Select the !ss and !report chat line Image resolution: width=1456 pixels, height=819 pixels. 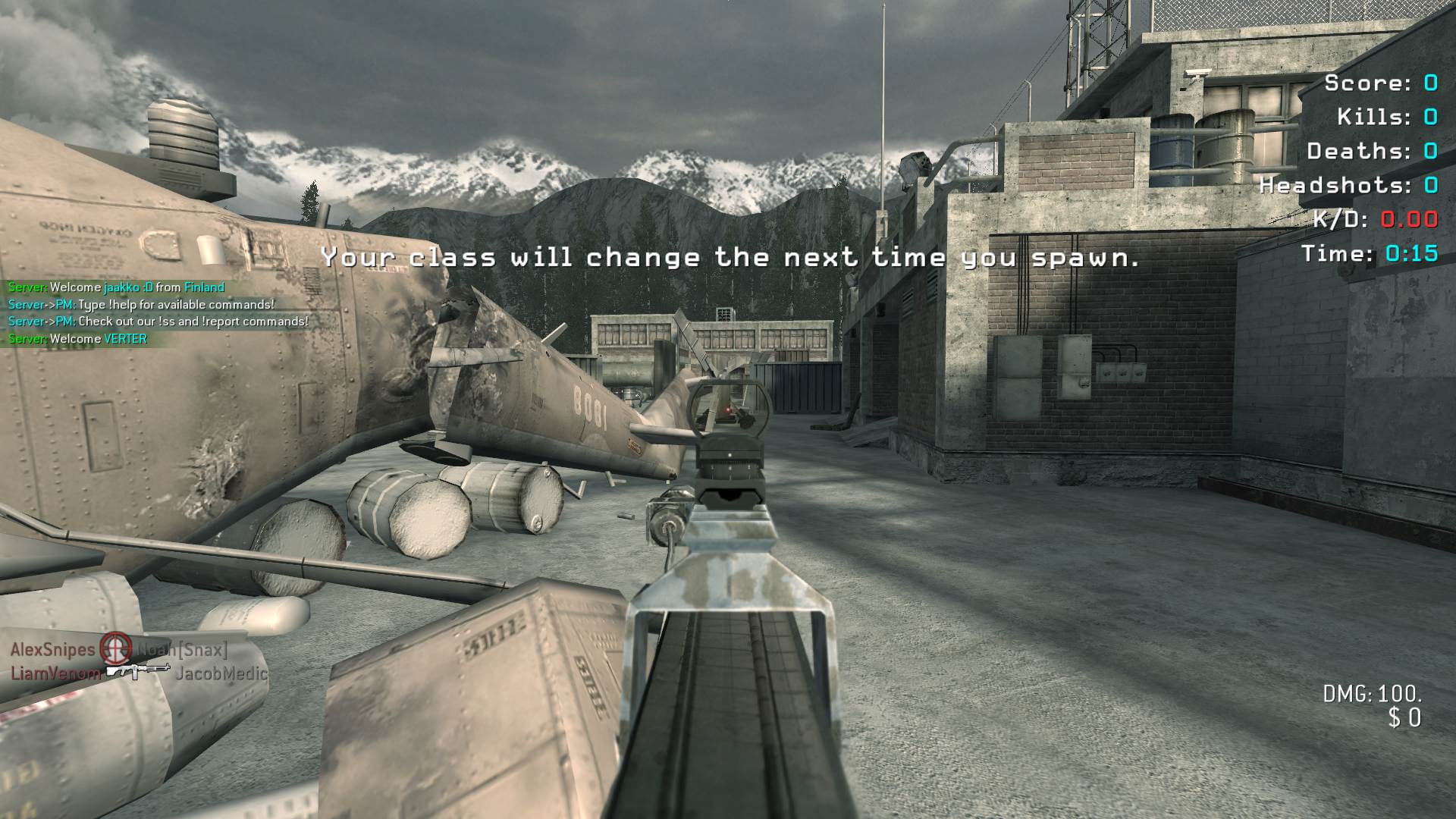pyautogui.click(x=158, y=322)
